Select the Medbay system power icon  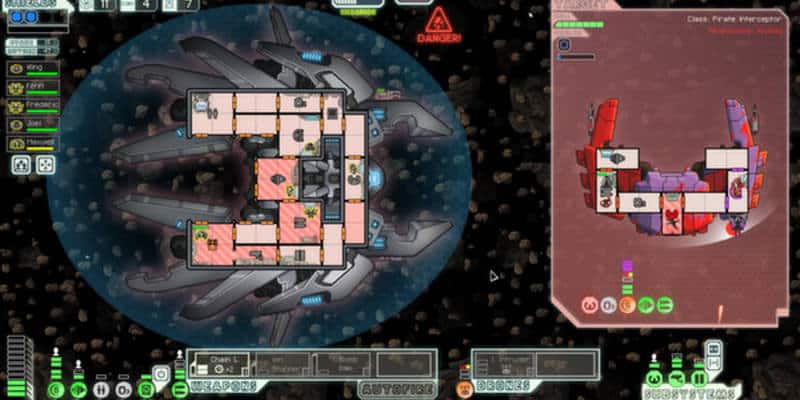coord(101,388)
